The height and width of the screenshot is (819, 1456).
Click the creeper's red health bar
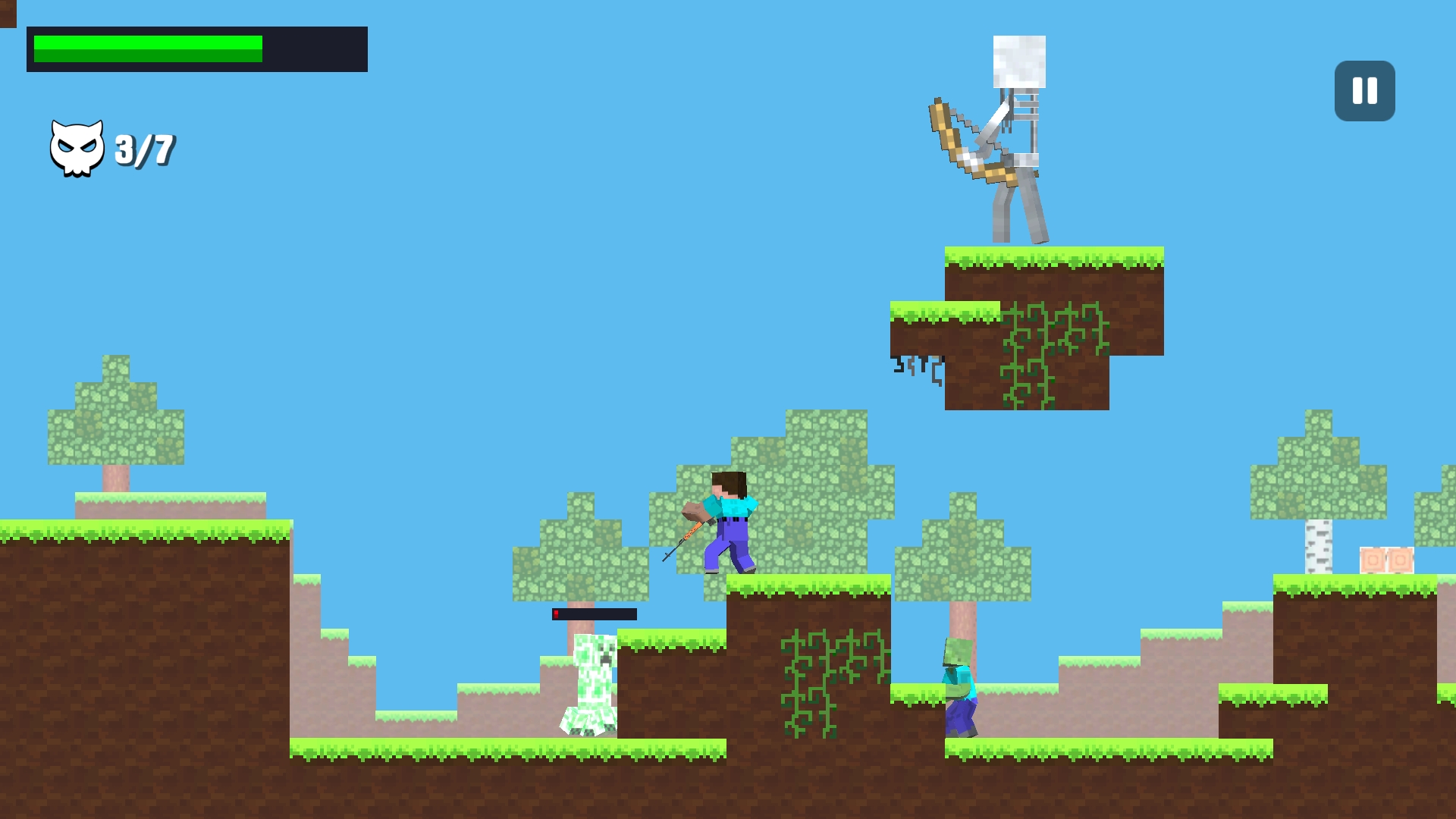591,613
